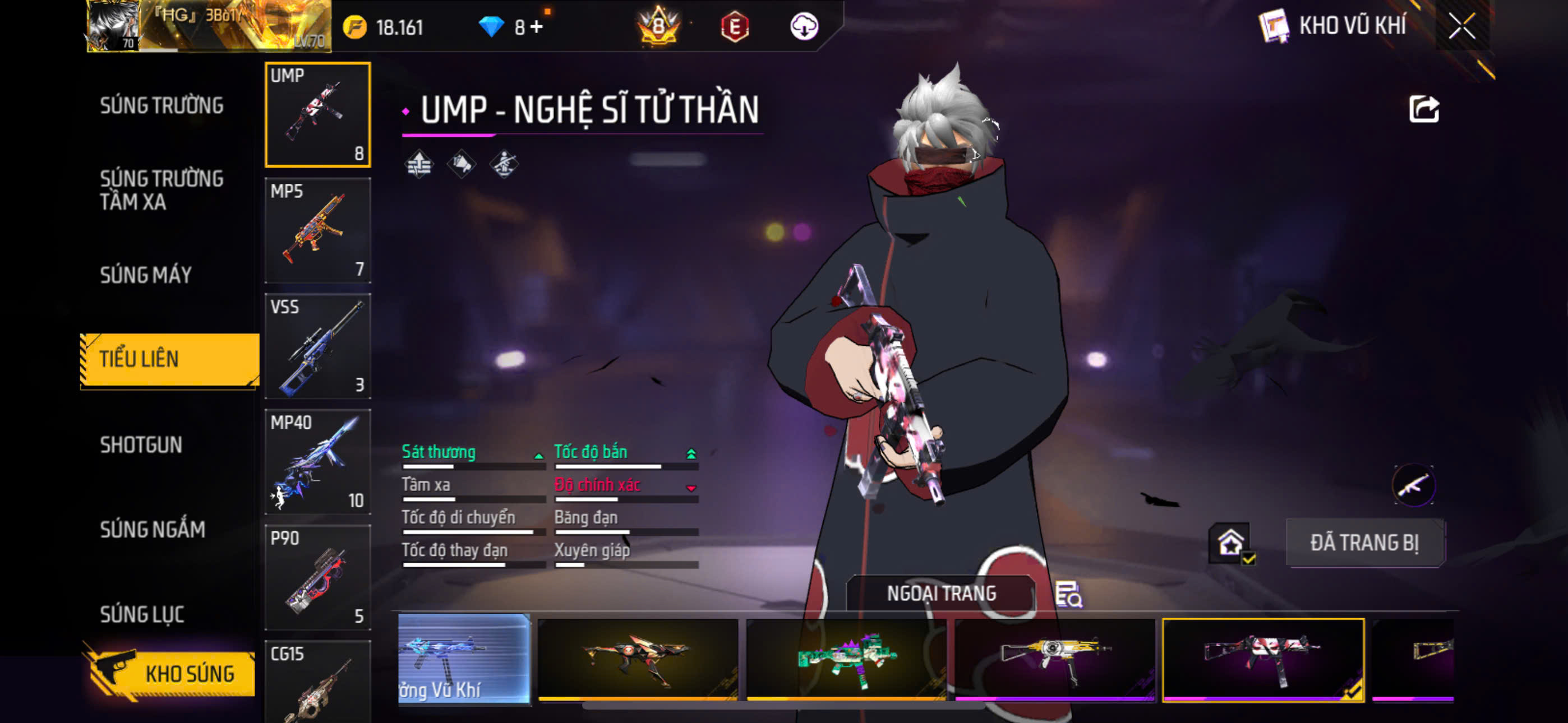This screenshot has width=1568, height=723.
Task: Open the Ngoại Trang skins tab
Action: (x=940, y=594)
